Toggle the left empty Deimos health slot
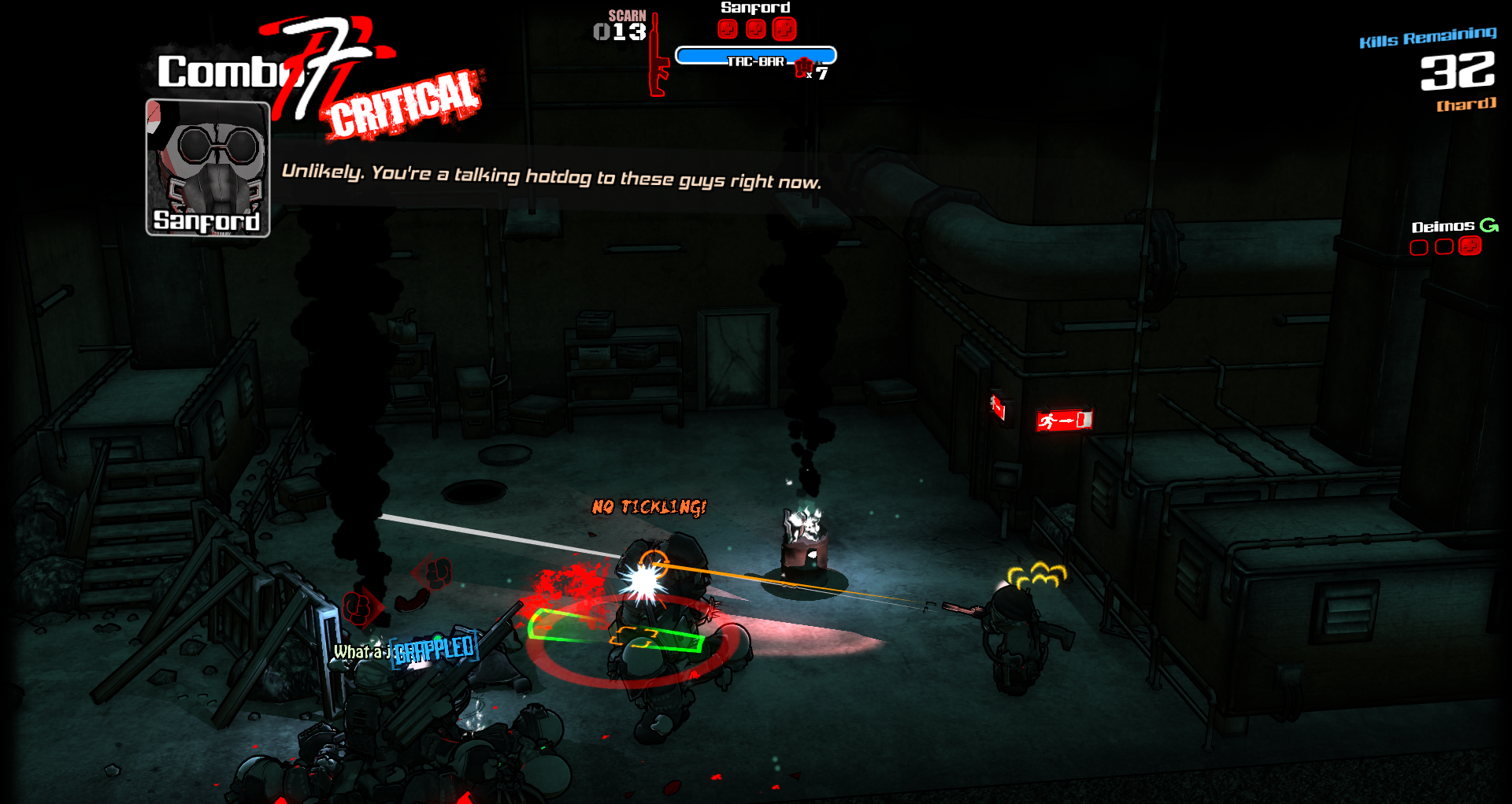Image resolution: width=1512 pixels, height=804 pixels. 1419,247
